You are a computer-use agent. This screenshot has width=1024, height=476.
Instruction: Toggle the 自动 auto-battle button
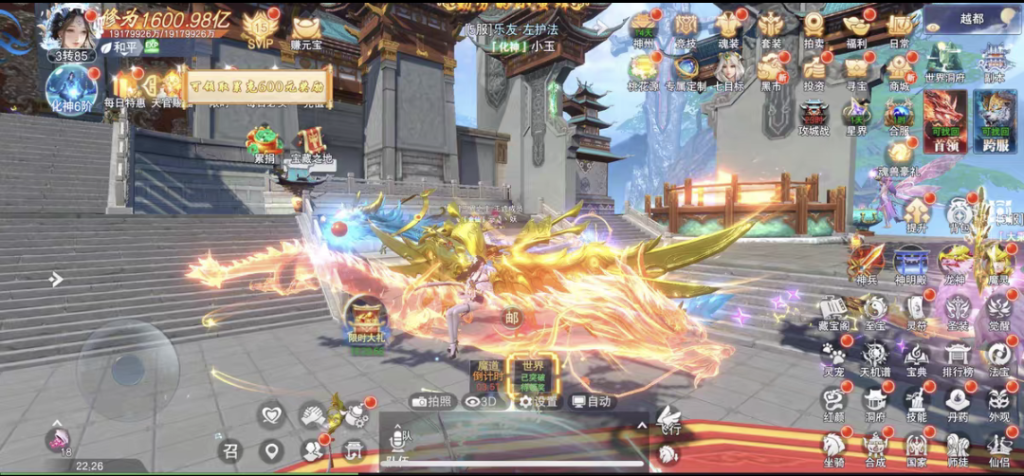[x=592, y=401]
